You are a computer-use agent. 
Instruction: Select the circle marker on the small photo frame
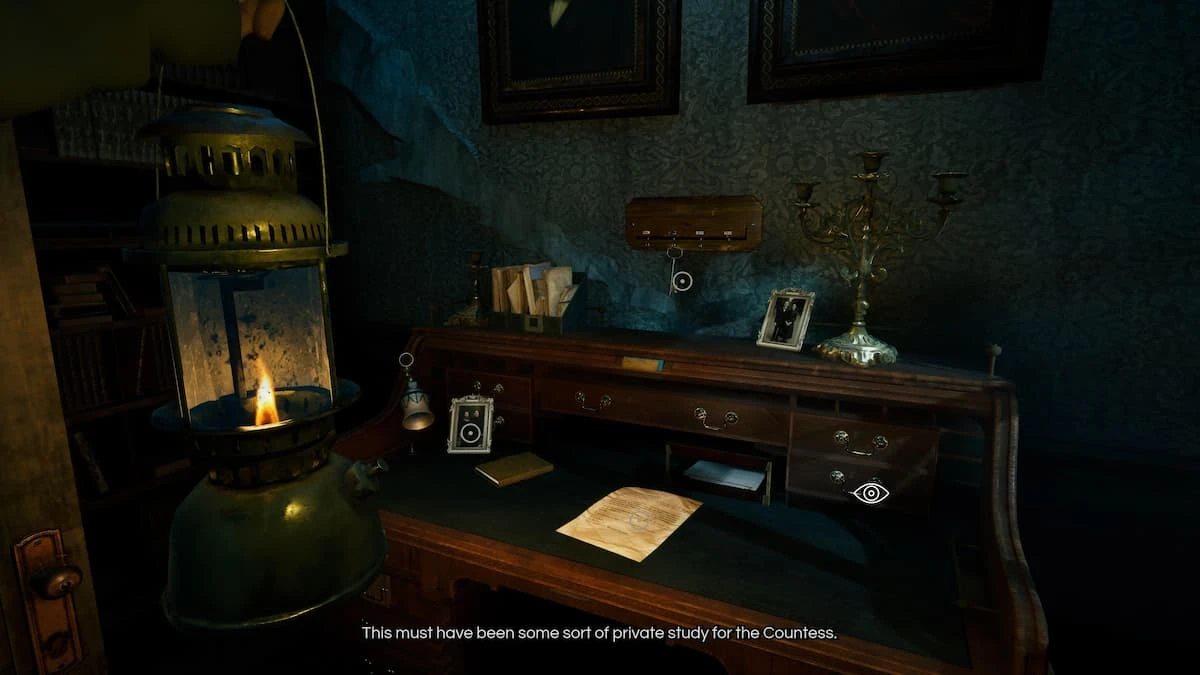[x=470, y=435]
